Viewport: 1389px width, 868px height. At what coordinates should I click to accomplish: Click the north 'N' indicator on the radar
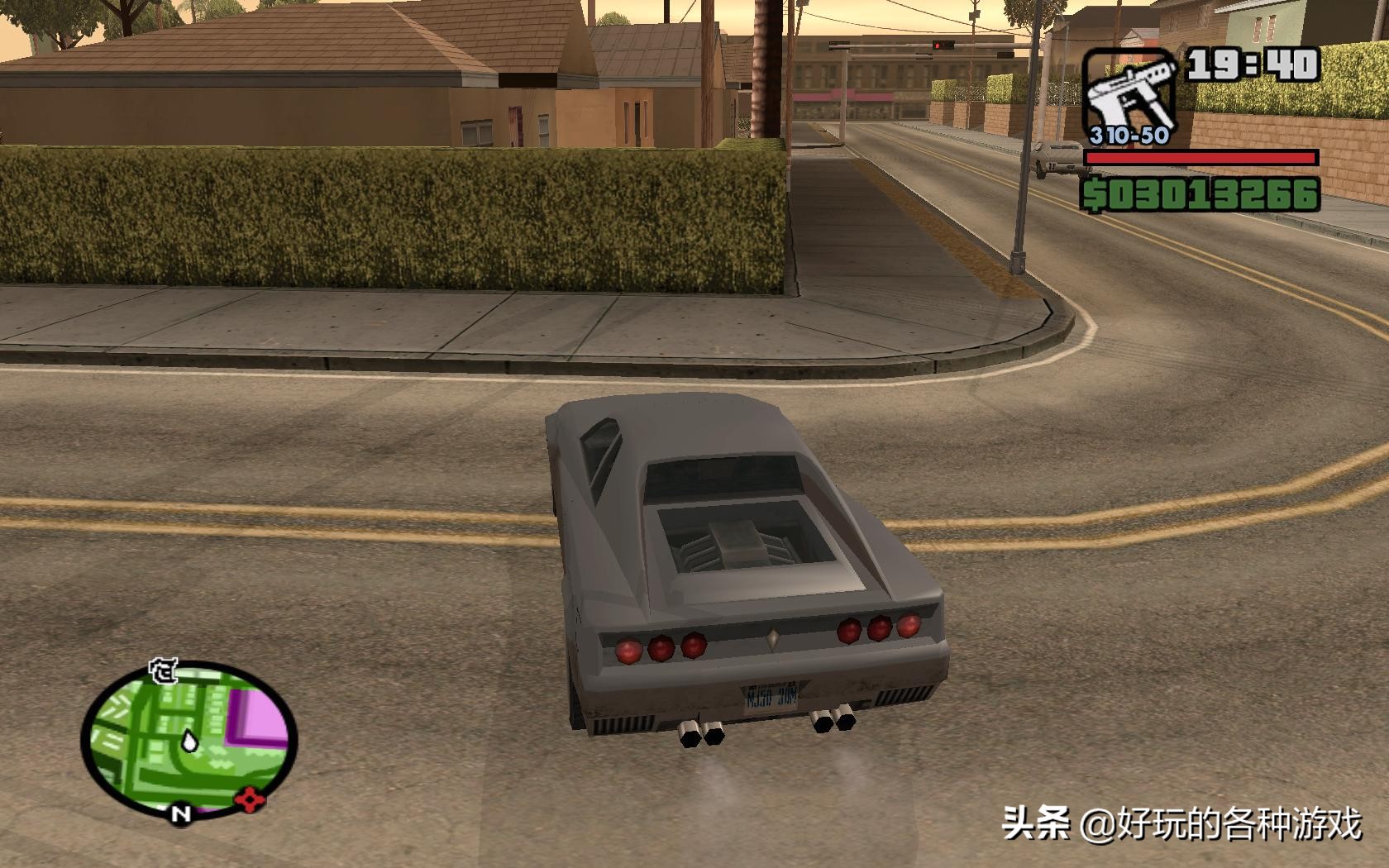pos(182,813)
